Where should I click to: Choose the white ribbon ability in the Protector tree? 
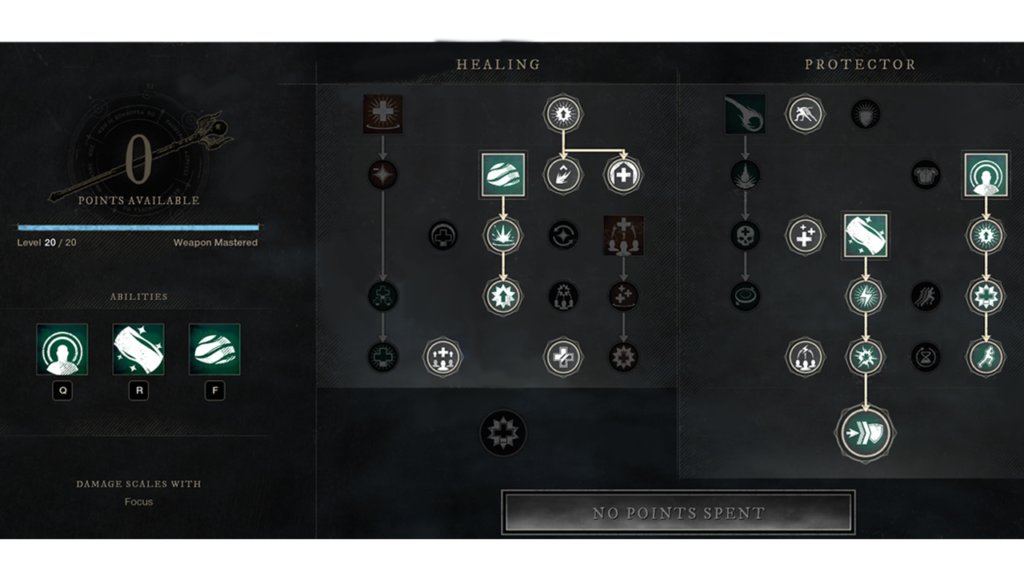click(x=865, y=235)
